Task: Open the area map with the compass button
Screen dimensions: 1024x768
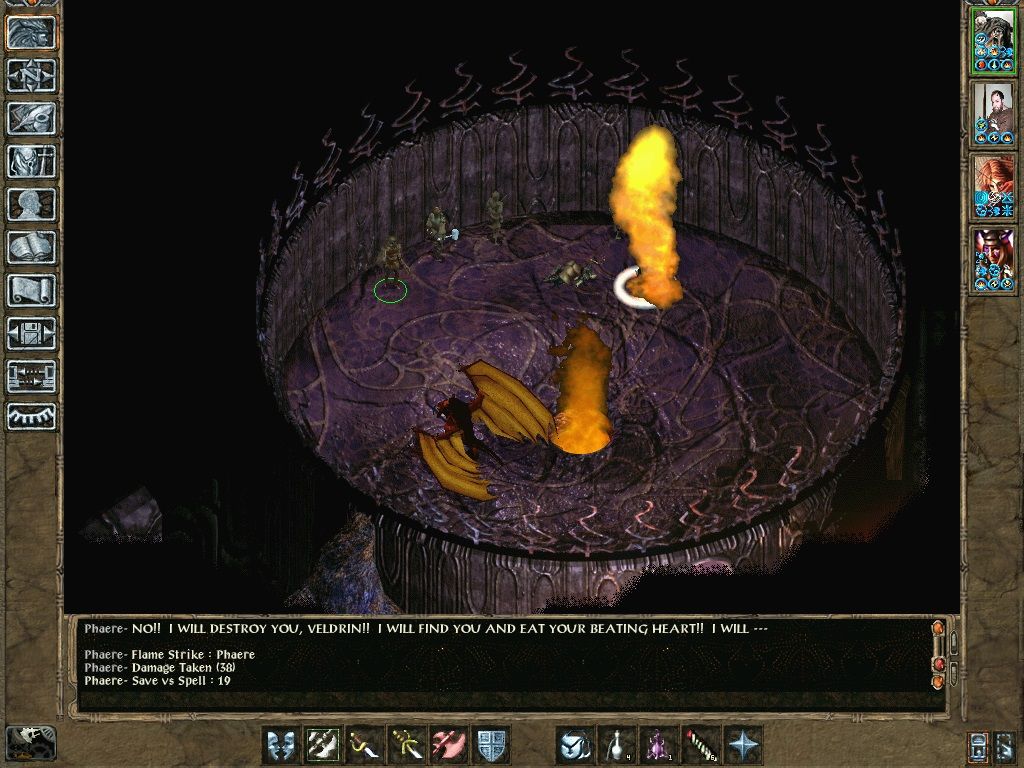Action: pyautogui.click(x=32, y=76)
